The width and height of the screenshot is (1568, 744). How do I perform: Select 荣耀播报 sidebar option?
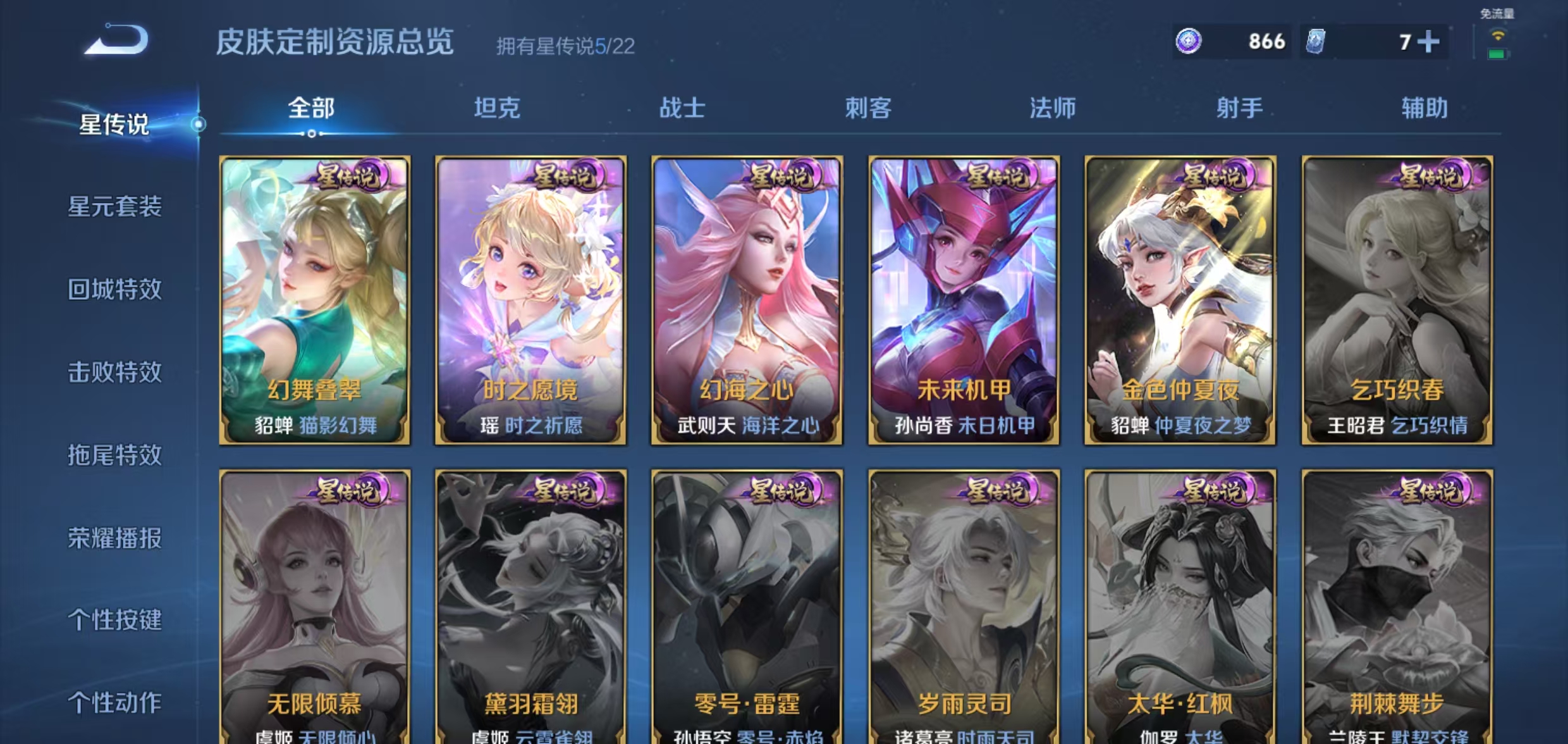(x=116, y=538)
